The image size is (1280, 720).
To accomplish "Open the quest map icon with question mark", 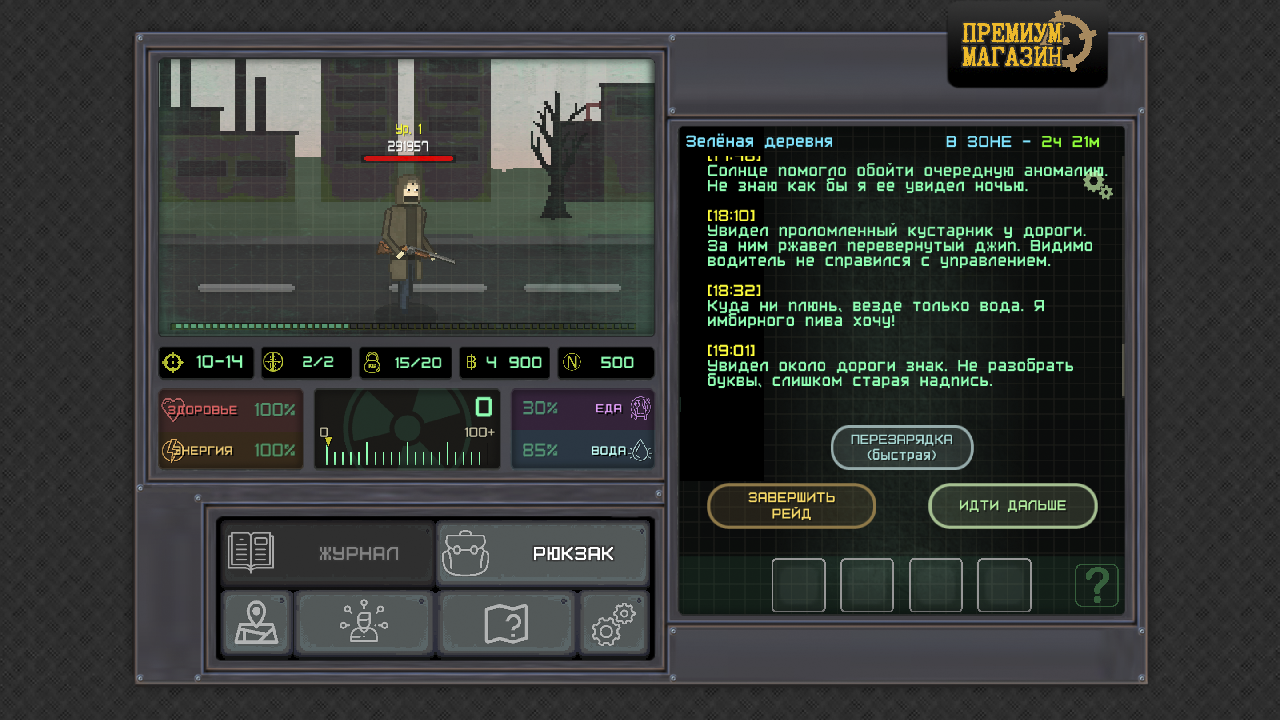I will [507, 622].
